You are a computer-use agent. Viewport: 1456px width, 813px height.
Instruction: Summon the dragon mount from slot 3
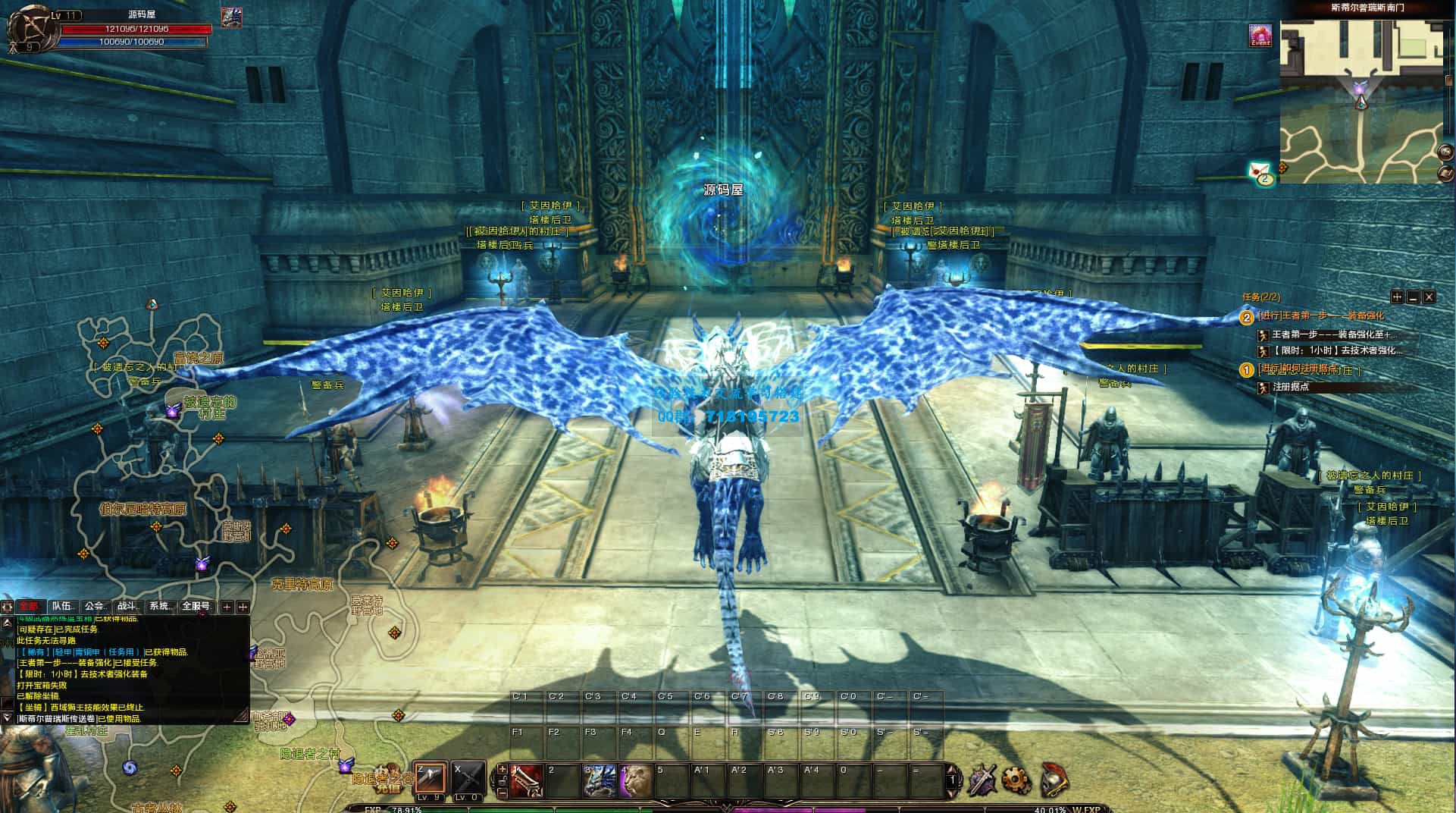coord(600,780)
